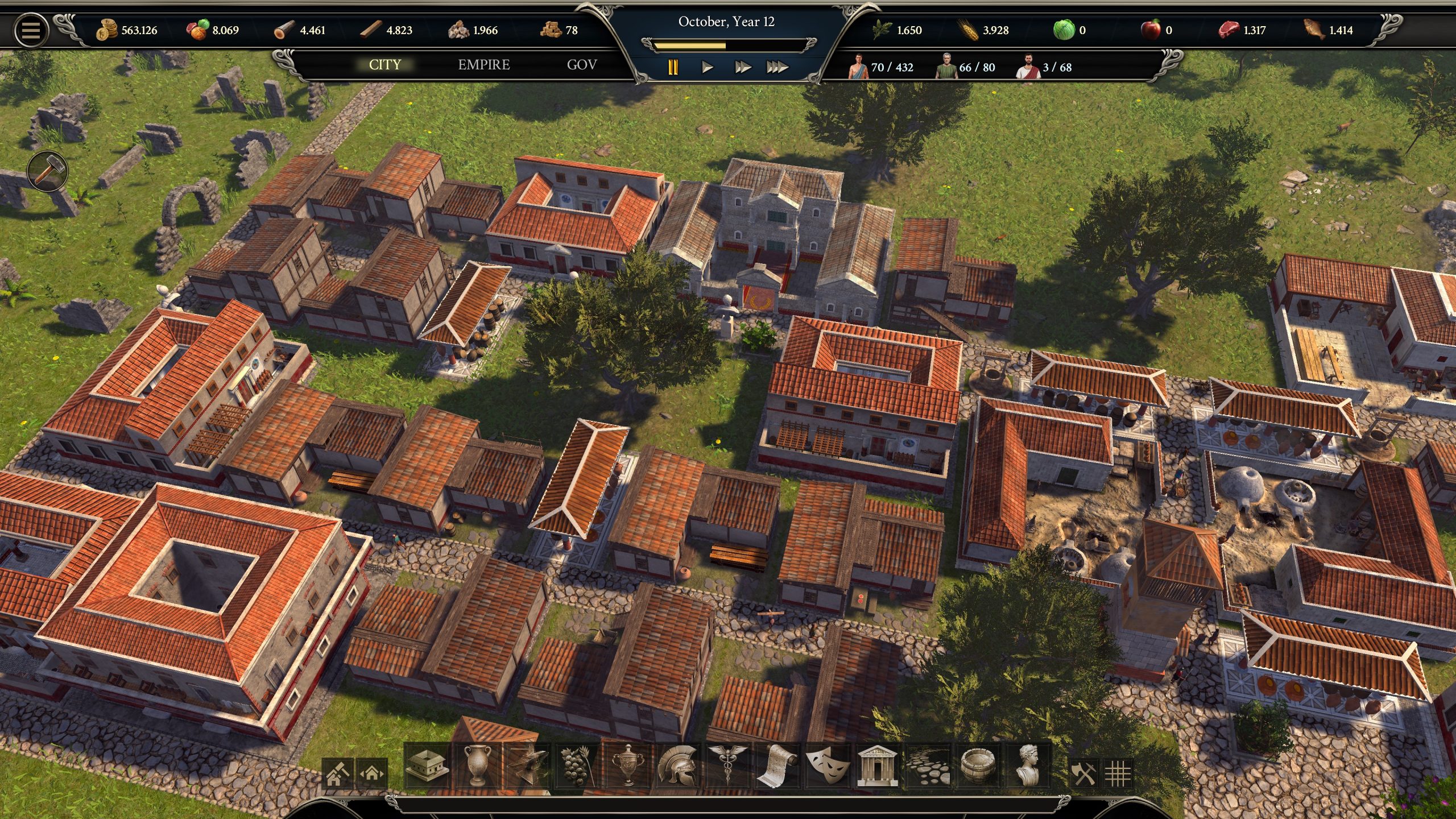Select the amphora vase build category
Screen dimensions: 1456x819
477,766
